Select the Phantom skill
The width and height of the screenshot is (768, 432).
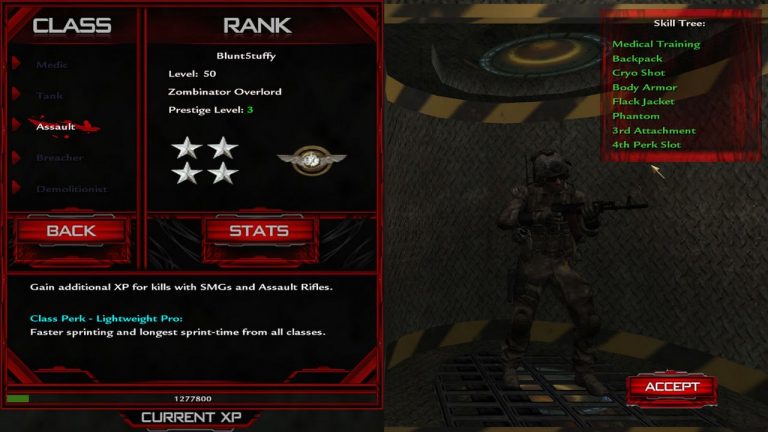click(x=636, y=116)
